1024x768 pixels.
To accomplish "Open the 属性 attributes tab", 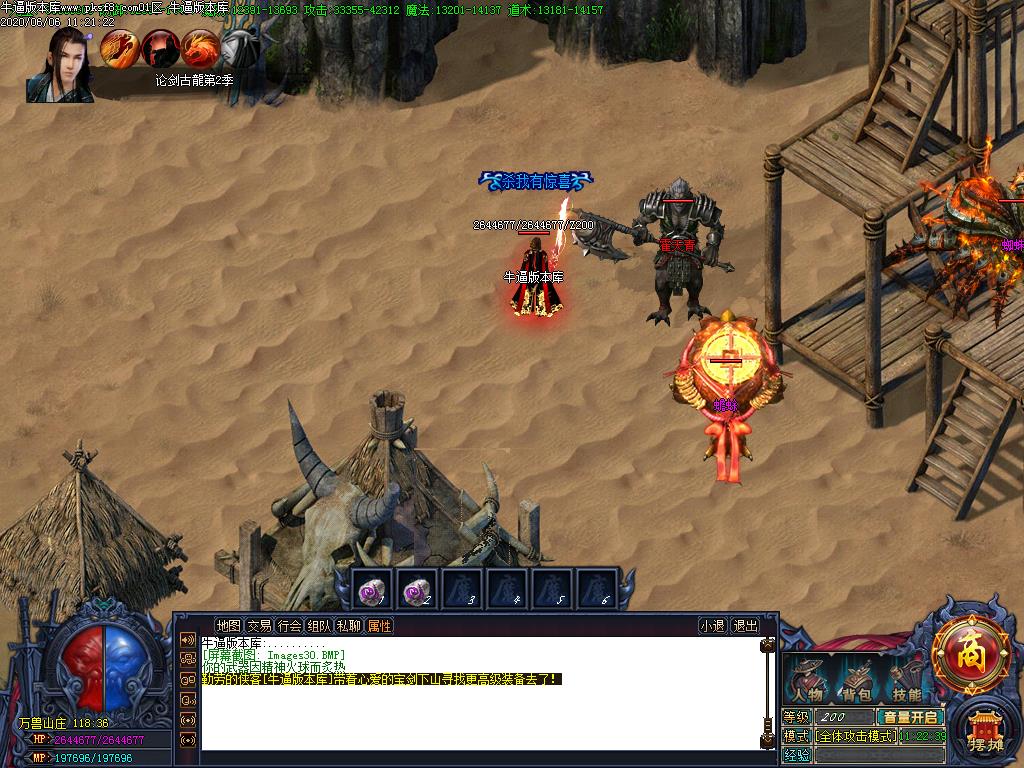I will click(379, 626).
